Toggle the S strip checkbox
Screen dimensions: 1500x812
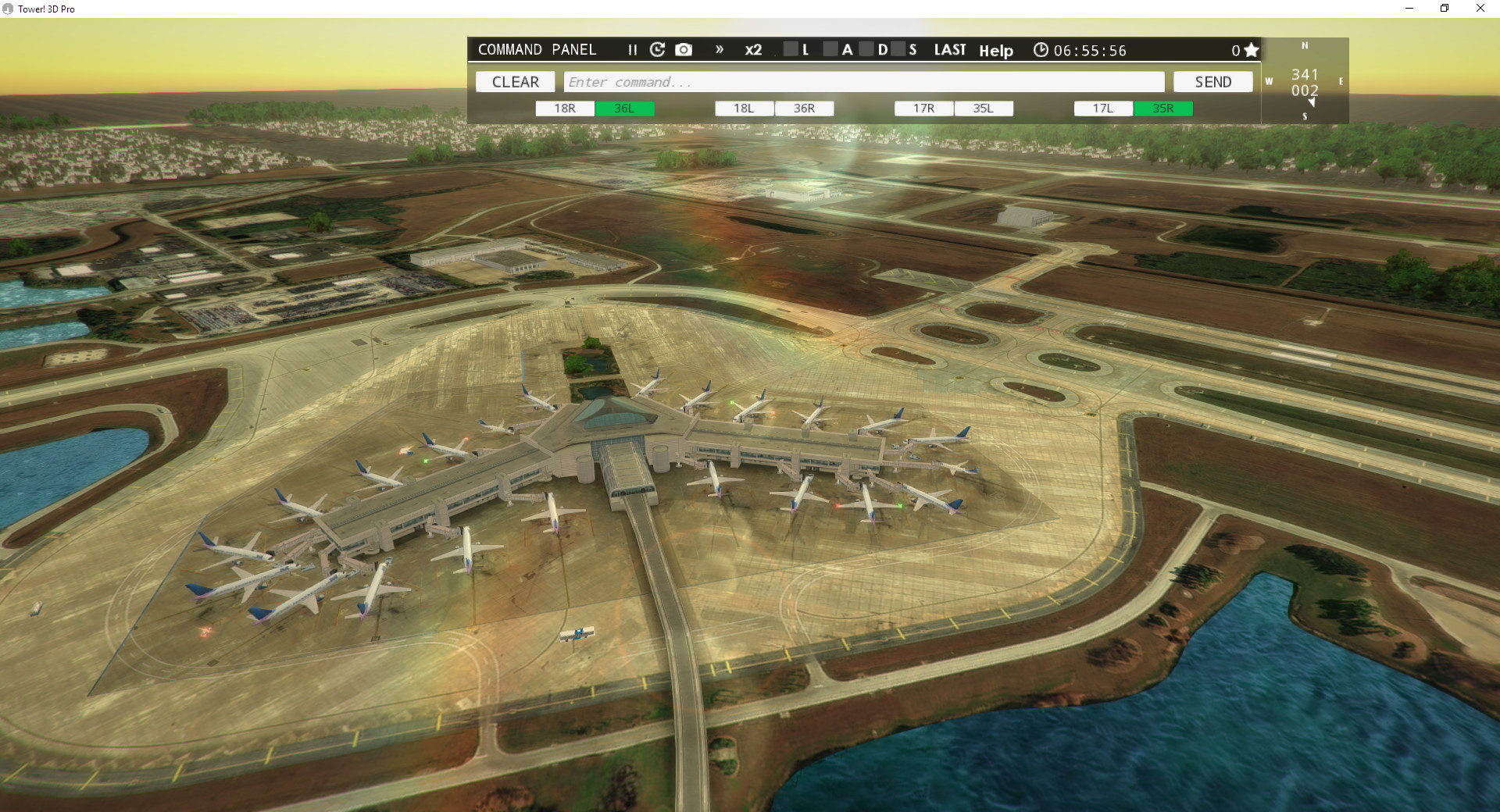pyautogui.click(x=899, y=48)
